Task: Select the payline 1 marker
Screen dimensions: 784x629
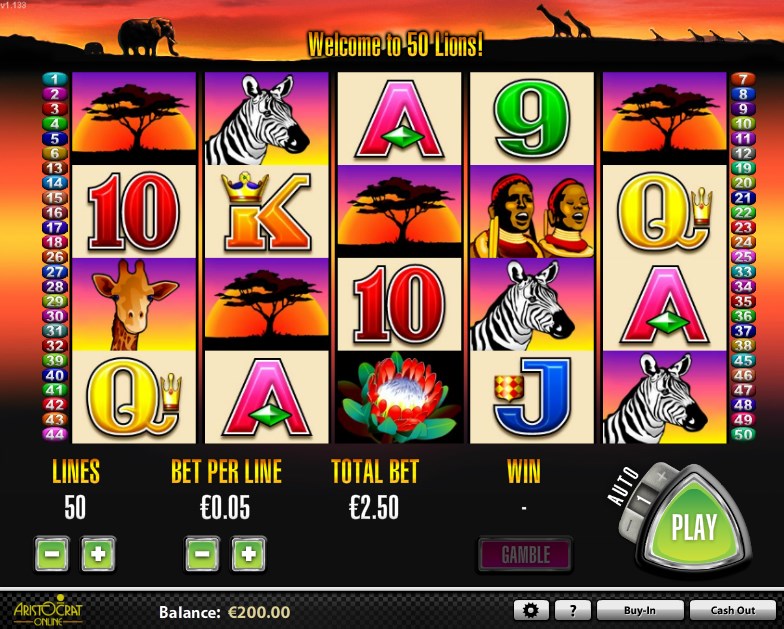Action: 54,78
